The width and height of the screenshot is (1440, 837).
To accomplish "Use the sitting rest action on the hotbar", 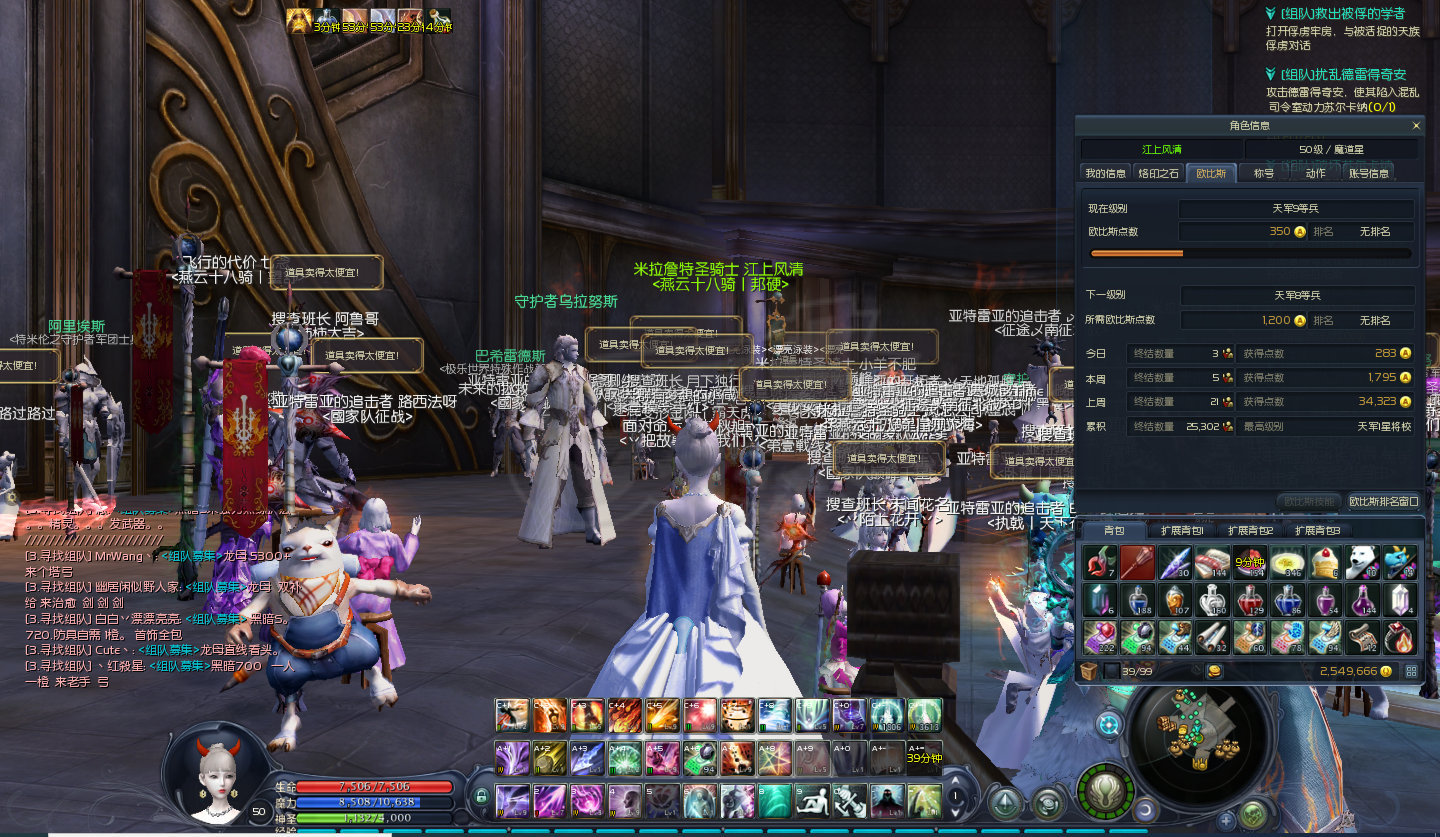I will (811, 801).
